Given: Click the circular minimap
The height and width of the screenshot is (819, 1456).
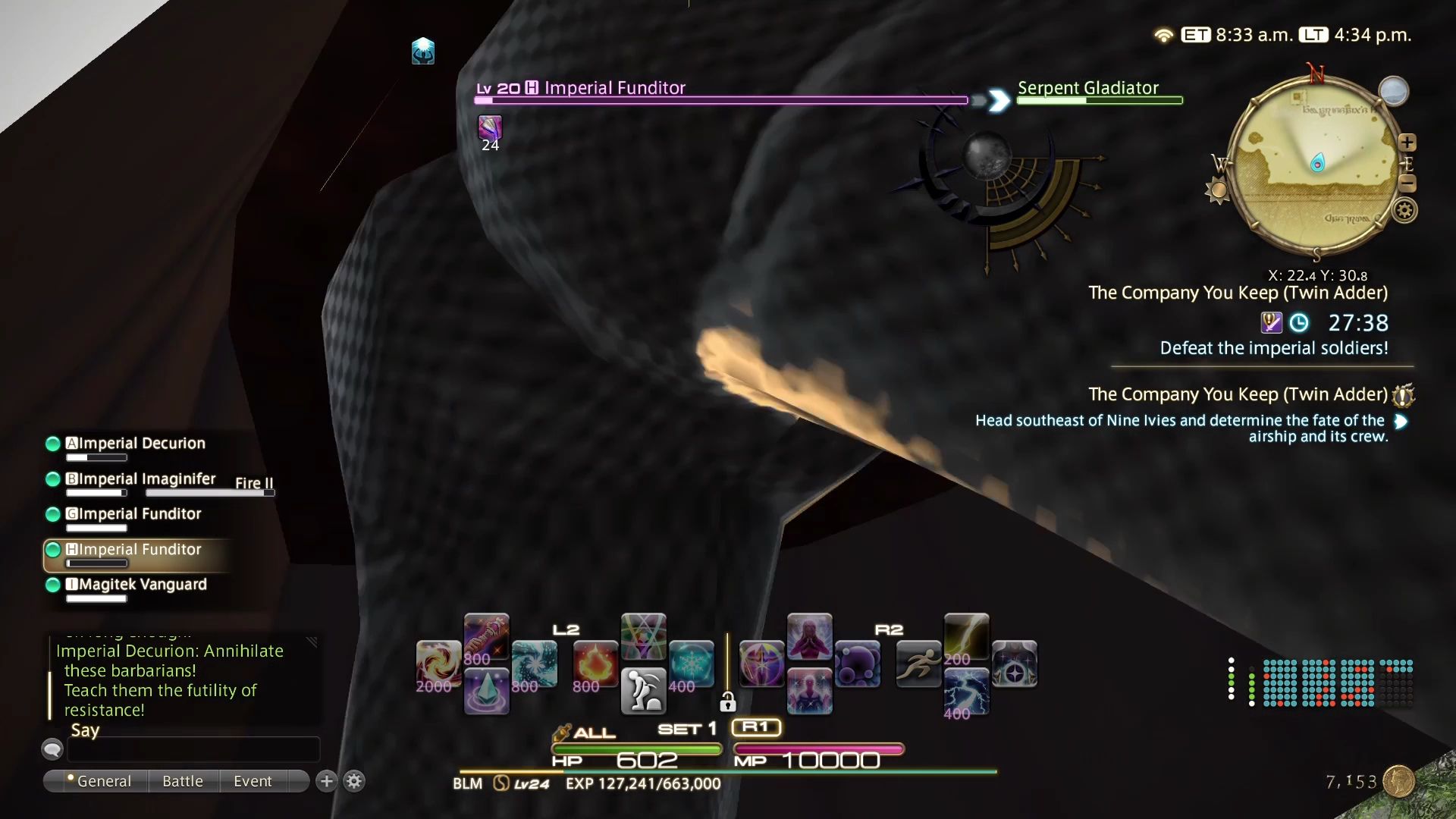Looking at the screenshot, I should click(x=1314, y=165).
